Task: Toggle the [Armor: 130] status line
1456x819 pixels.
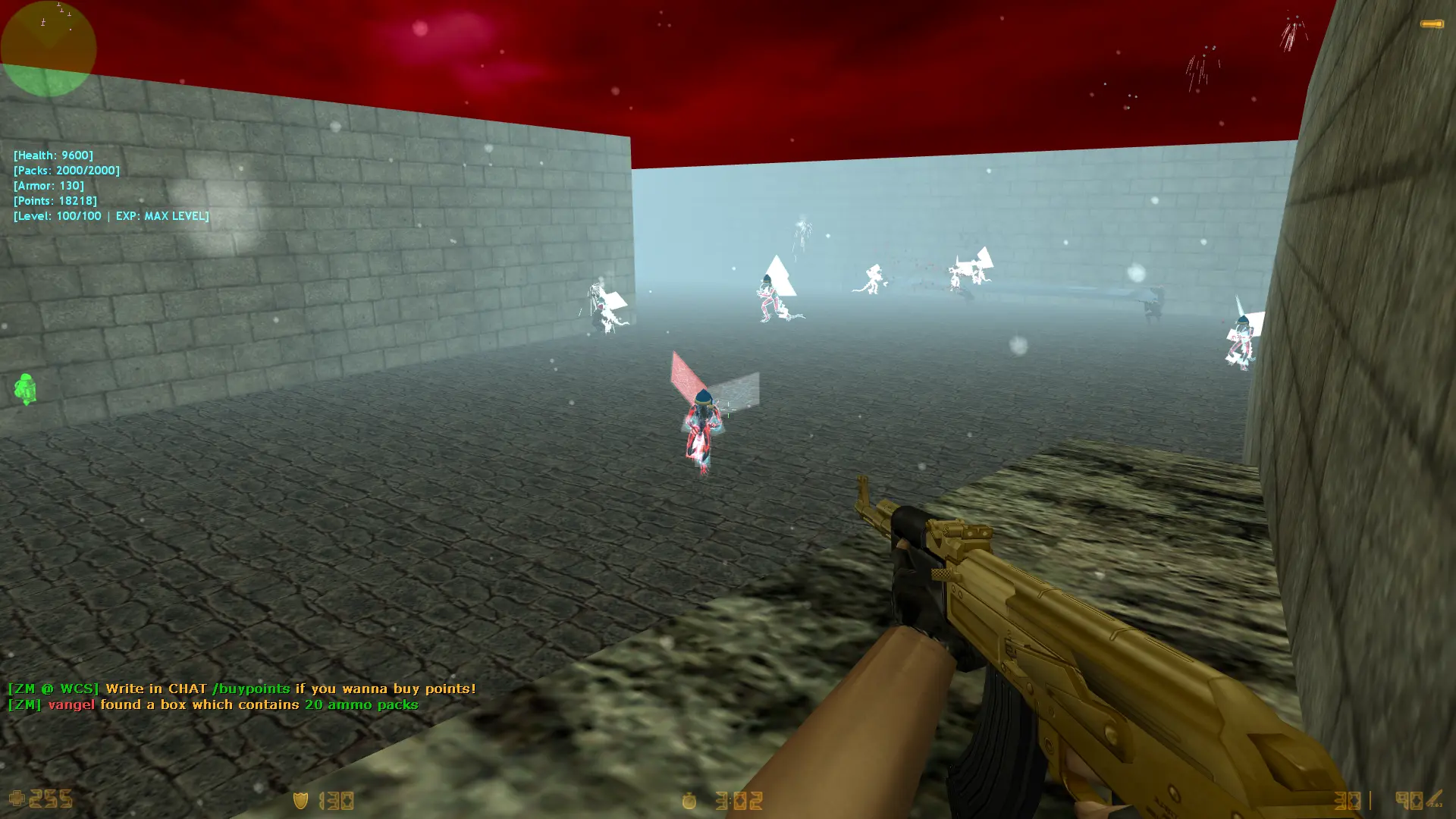Action: [x=49, y=185]
